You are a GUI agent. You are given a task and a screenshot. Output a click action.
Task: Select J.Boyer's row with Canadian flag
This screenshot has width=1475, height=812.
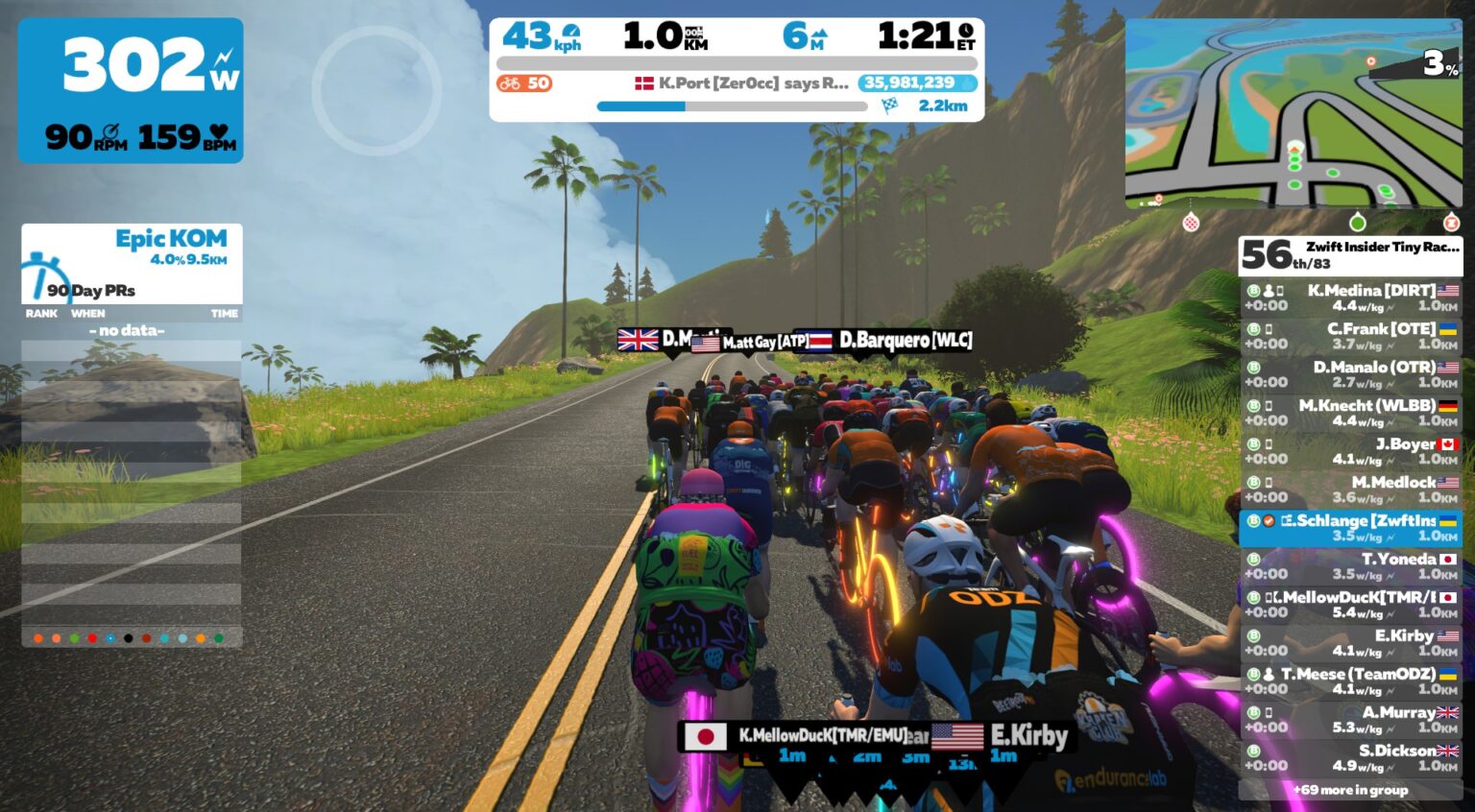(1351, 451)
